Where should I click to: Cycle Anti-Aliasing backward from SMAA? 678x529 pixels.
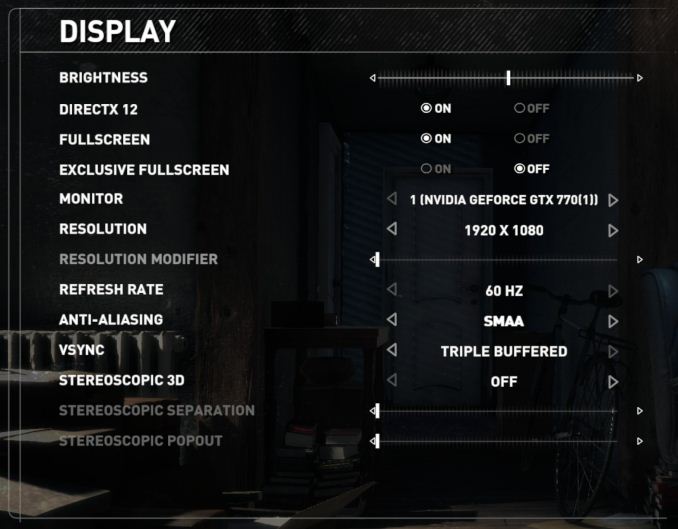click(x=391, y=321)
